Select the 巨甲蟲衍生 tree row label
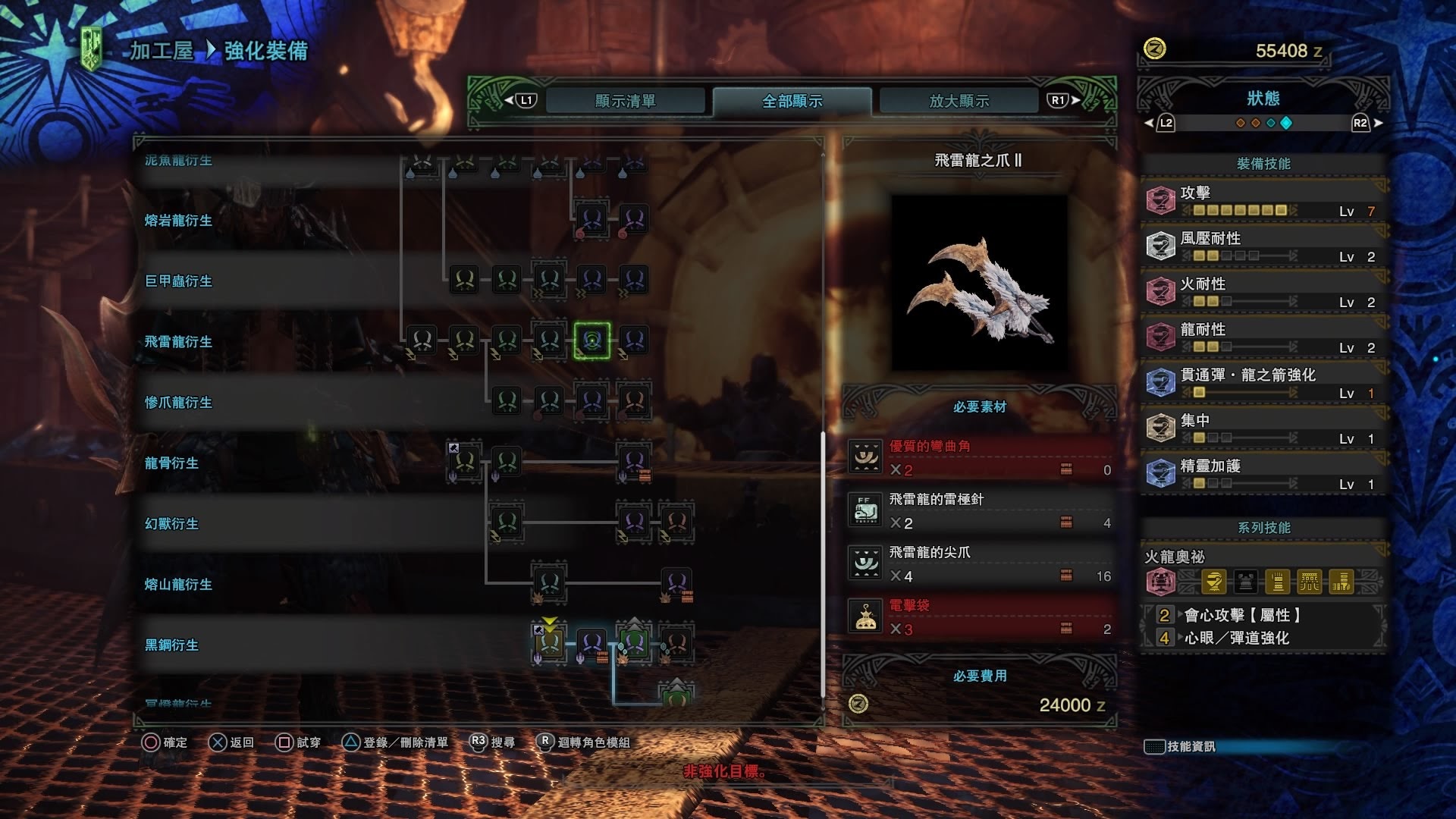Viewport: 1456px width, 819px height. coord(178,281)
